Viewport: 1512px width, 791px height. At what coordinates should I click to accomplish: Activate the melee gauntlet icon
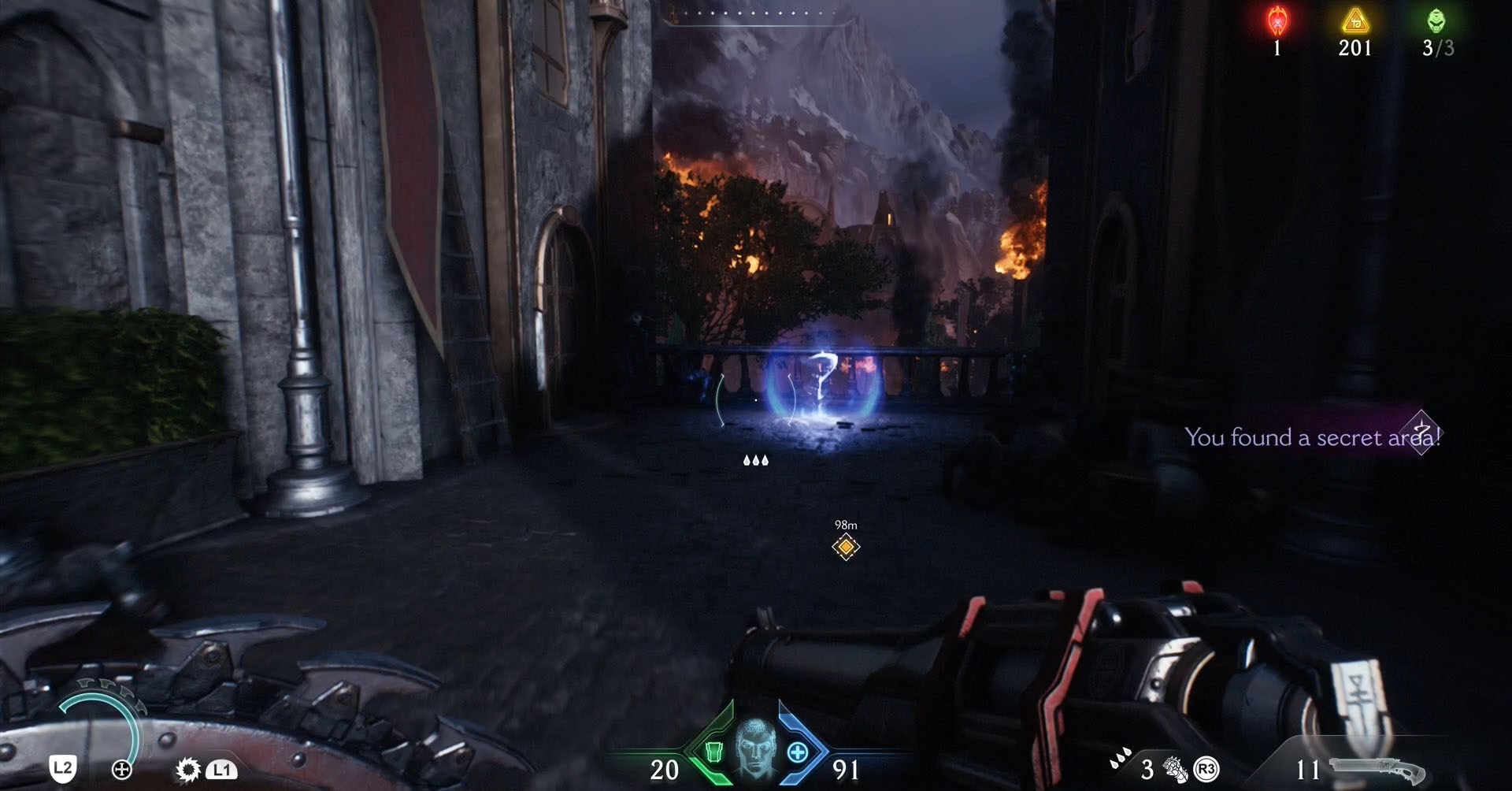(x=1176, y=769)
